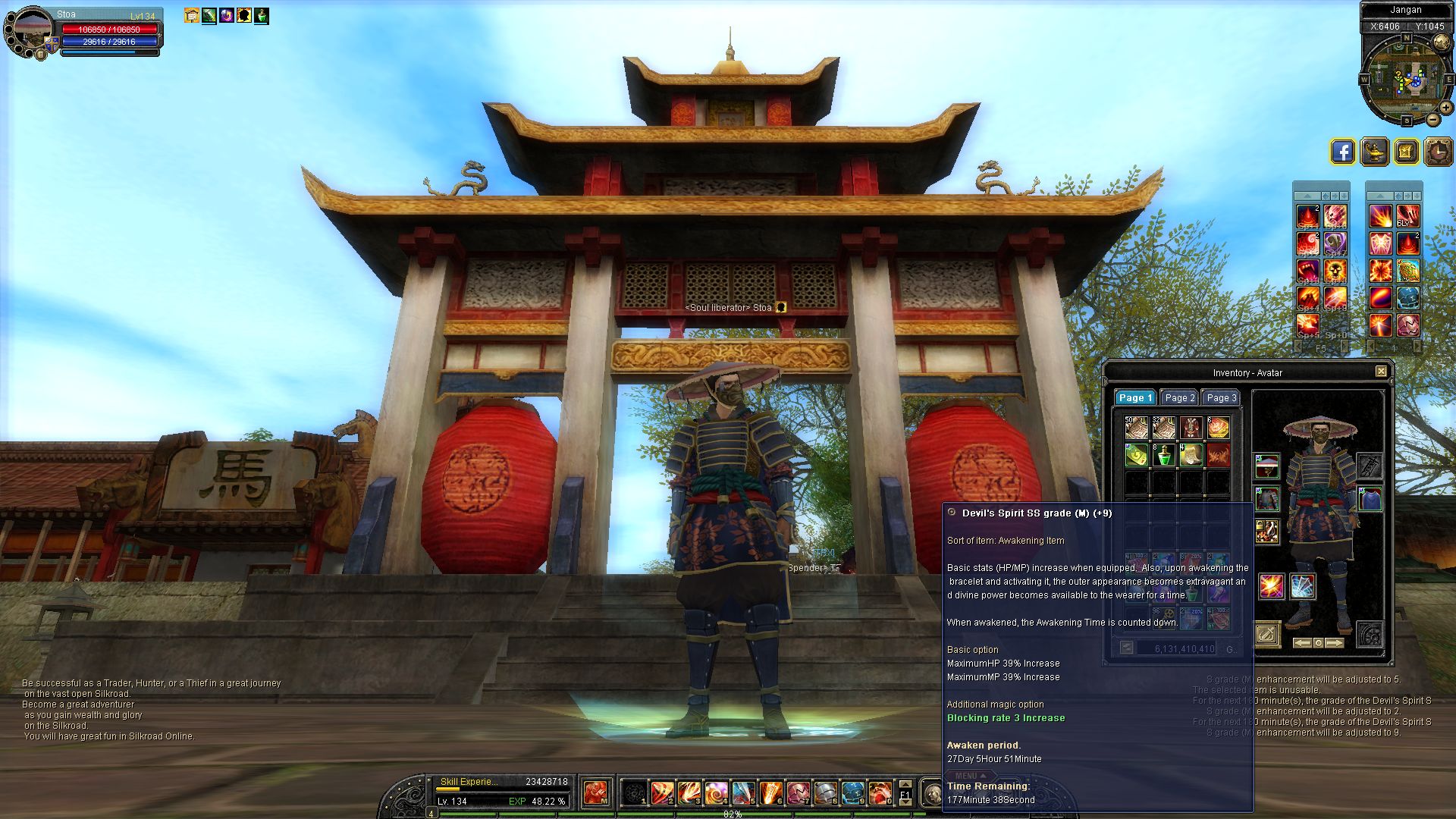Zoom out the minimap with minus button
This screenshot has height=819, width=1456.
1432,120
